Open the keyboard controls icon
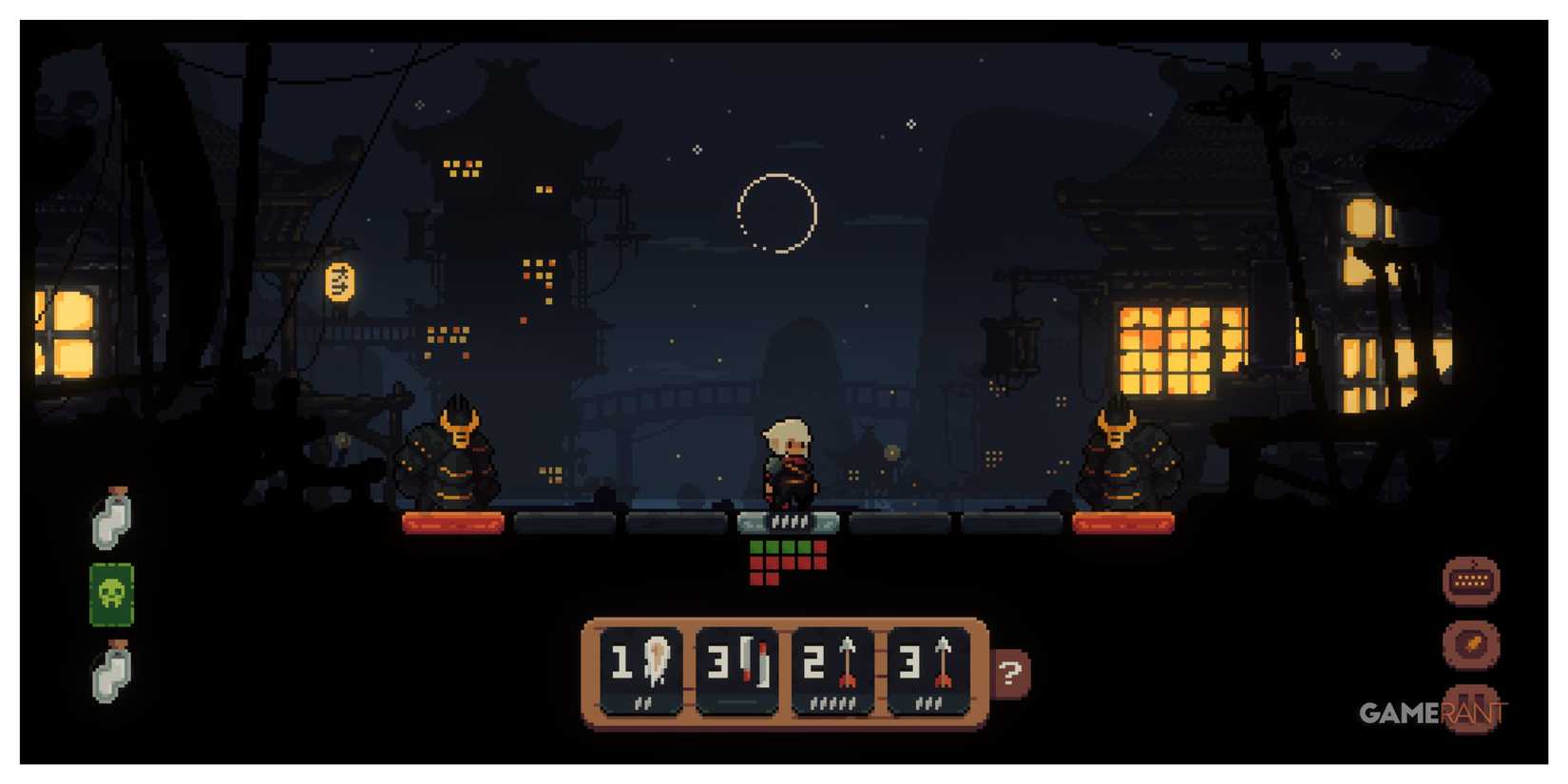The height and width of the screenshot is (784, 1568). point(1471,580)
